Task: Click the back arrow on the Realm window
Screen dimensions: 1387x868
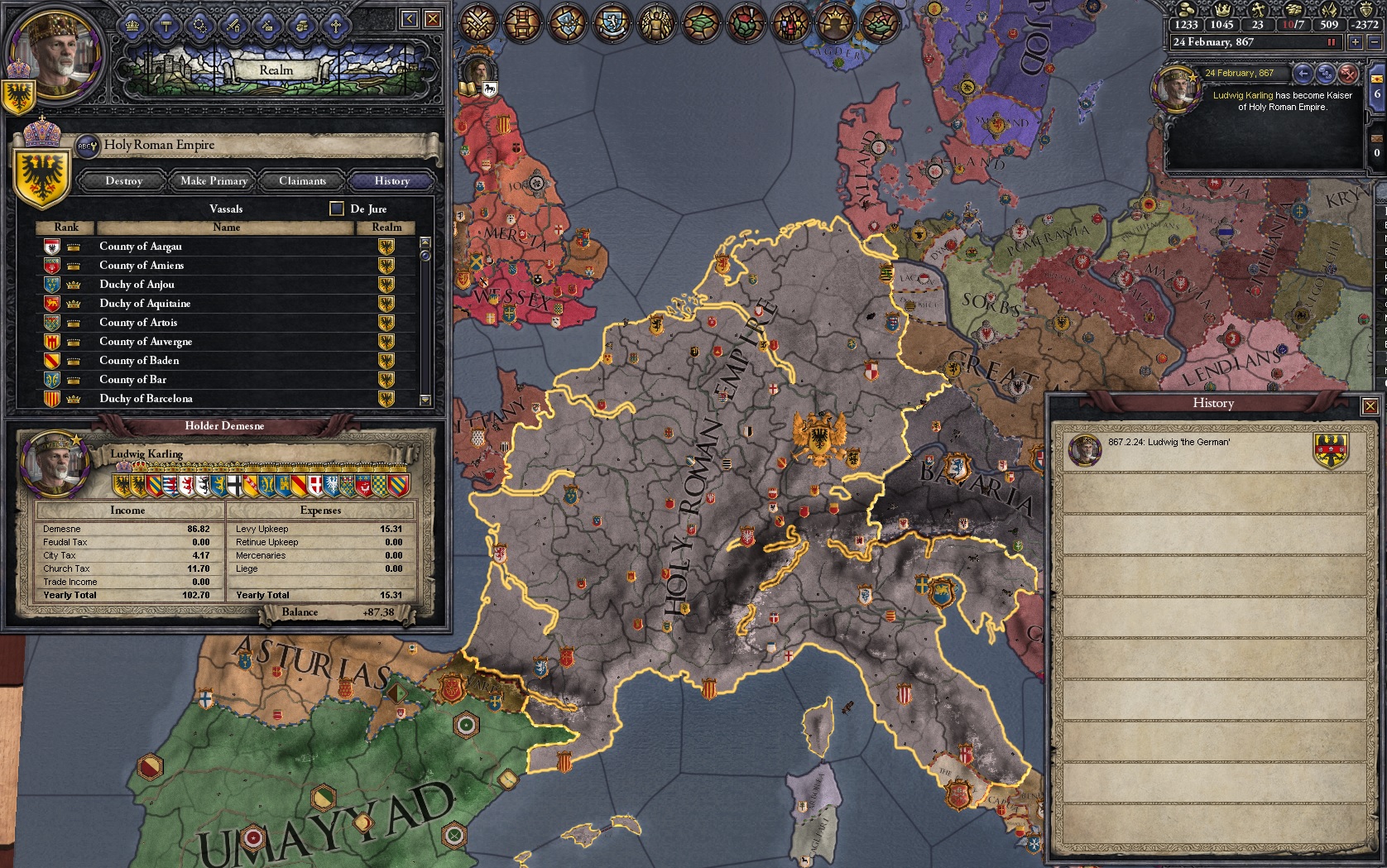Action: point(407,17)
